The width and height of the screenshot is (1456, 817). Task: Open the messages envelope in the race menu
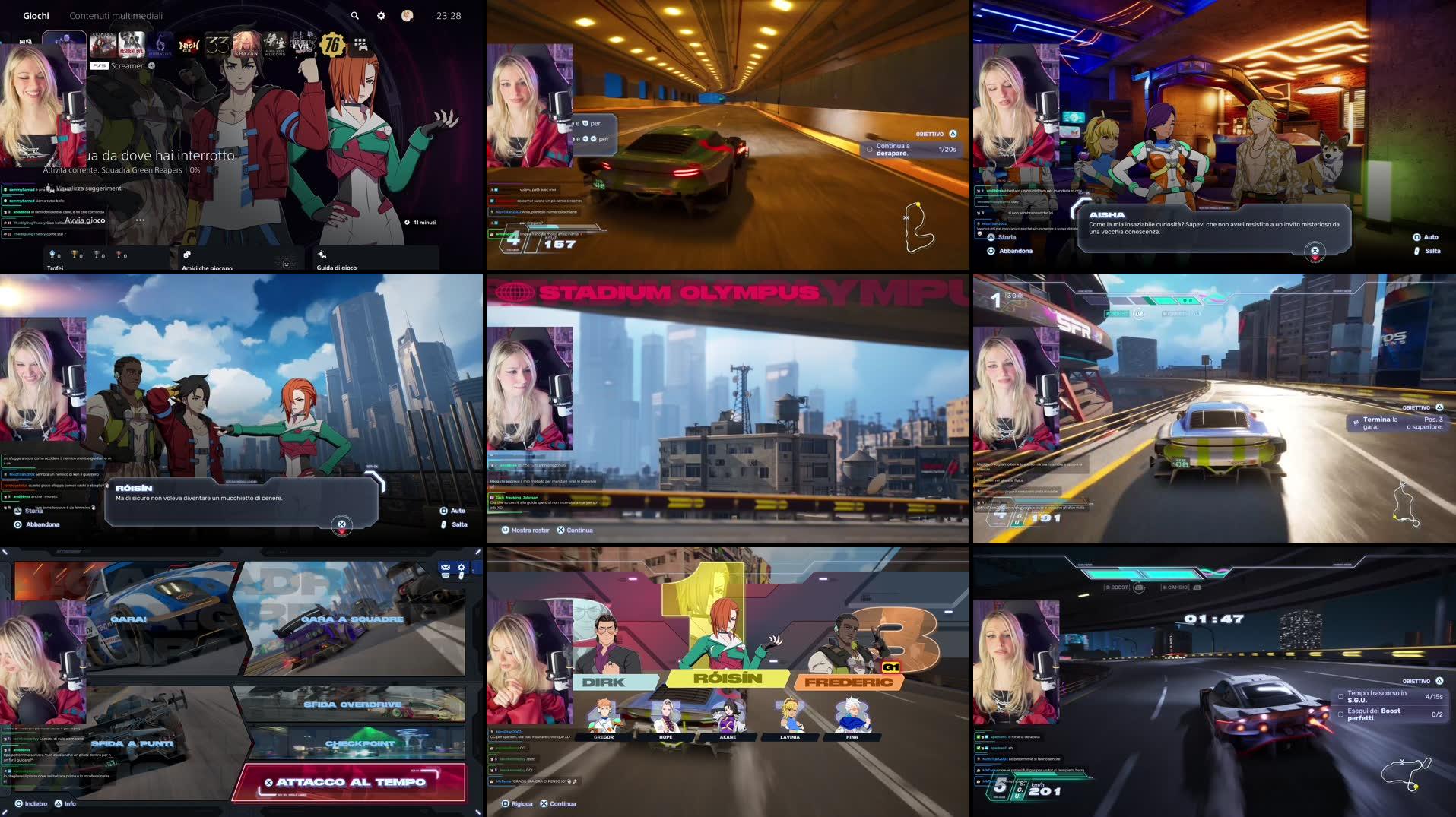point(445,568)
